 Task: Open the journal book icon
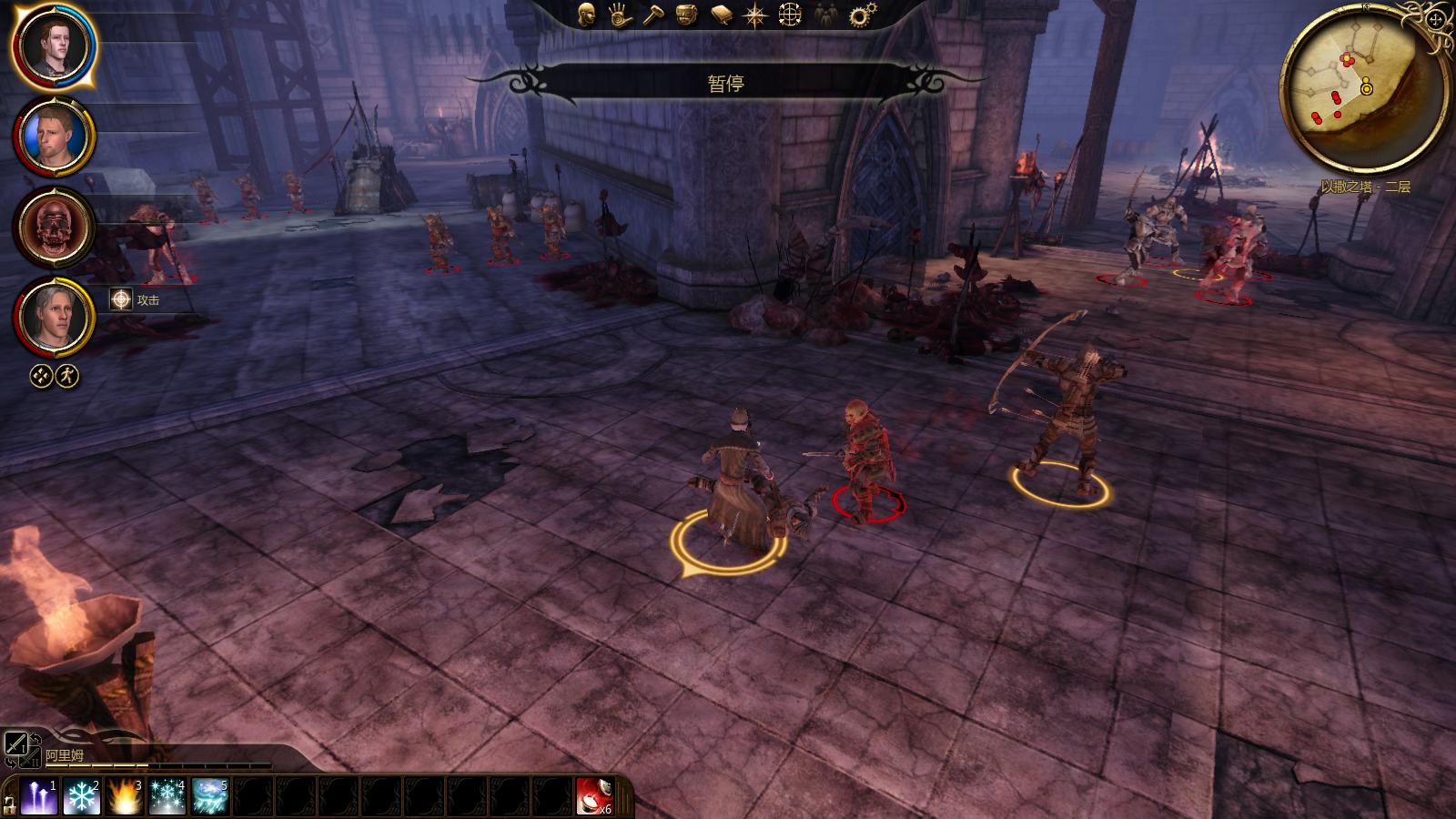[x=722, y=15]
